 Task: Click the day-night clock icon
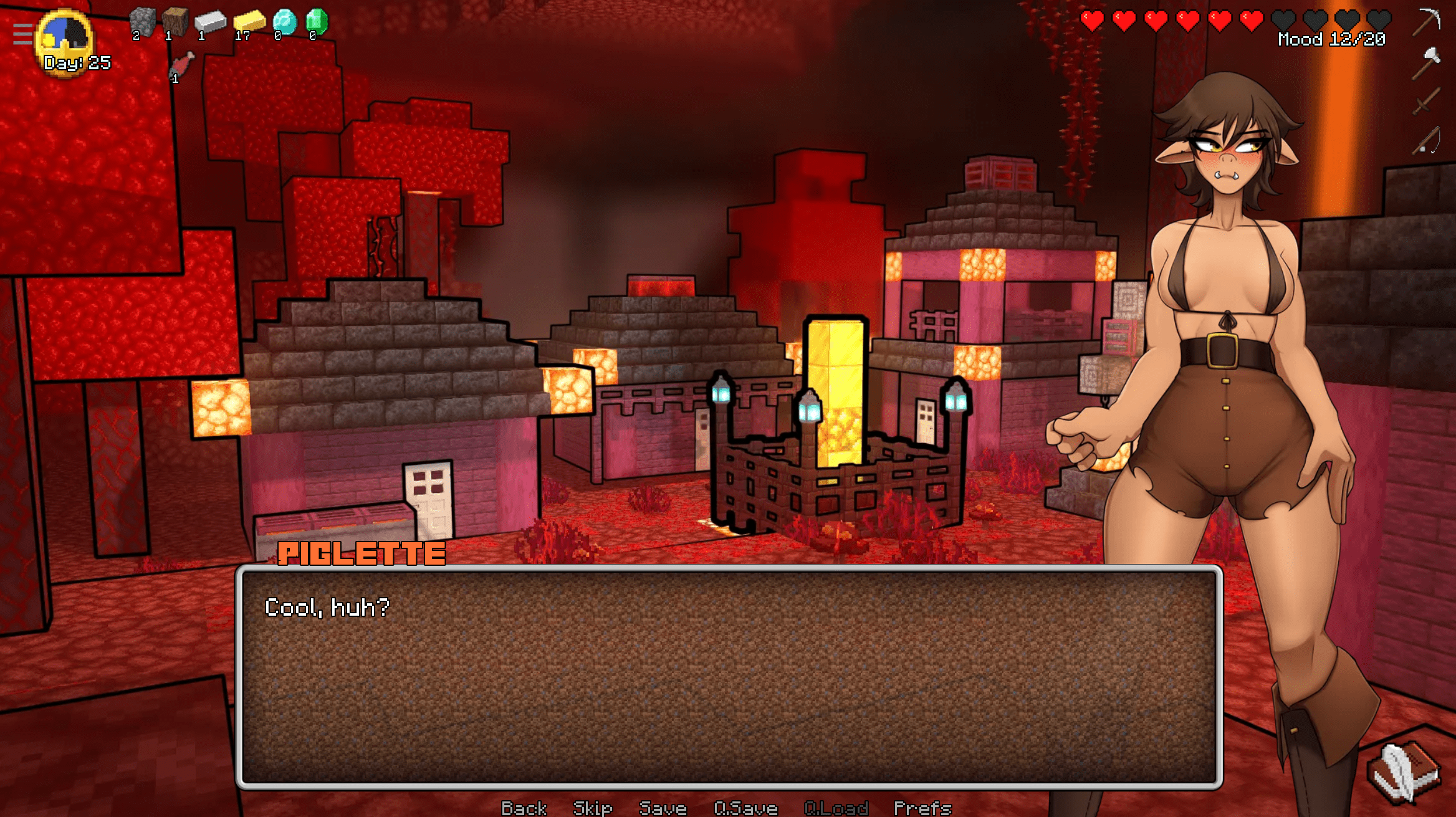tap(65, 37)
